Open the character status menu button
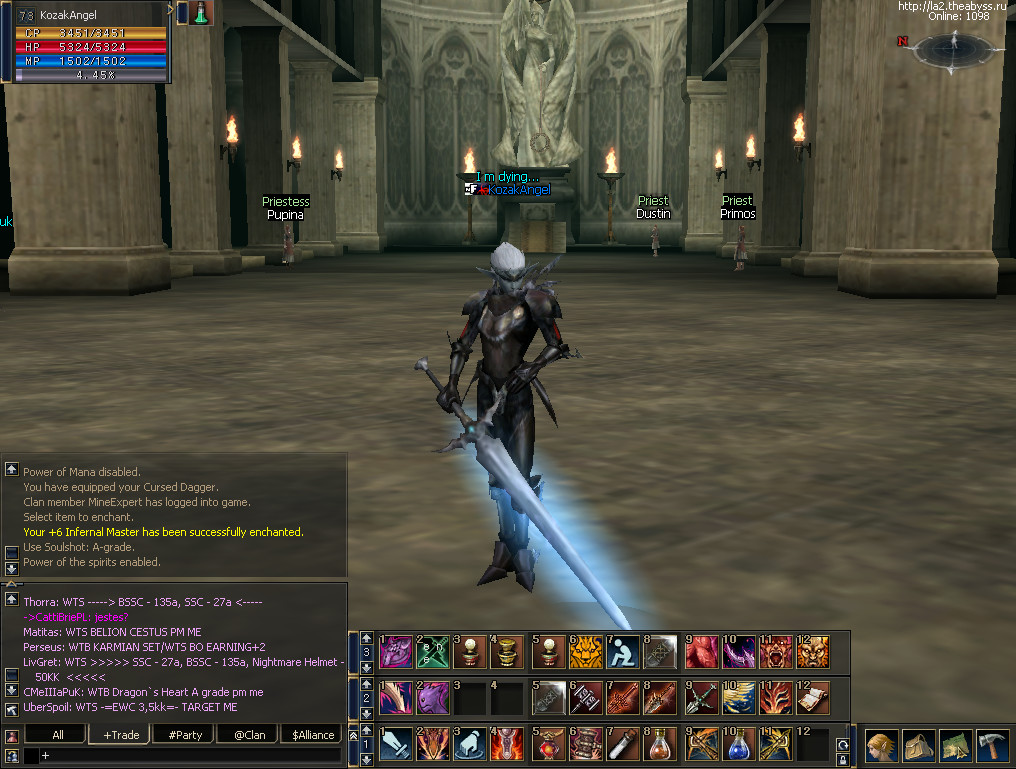Image resolution: width=1016 pixels, height=769 pixels. click(881, 746)
